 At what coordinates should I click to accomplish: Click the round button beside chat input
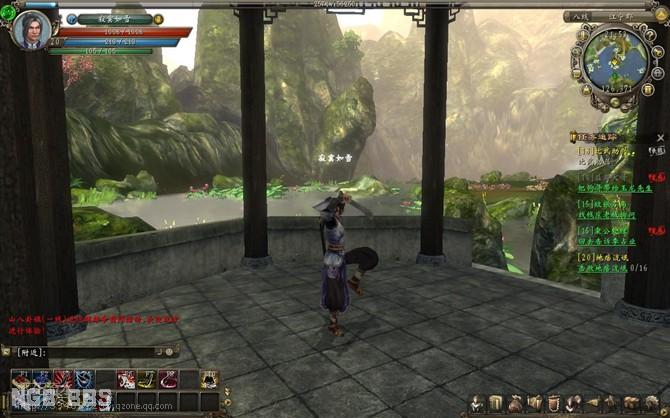click(x=171, y=352)
